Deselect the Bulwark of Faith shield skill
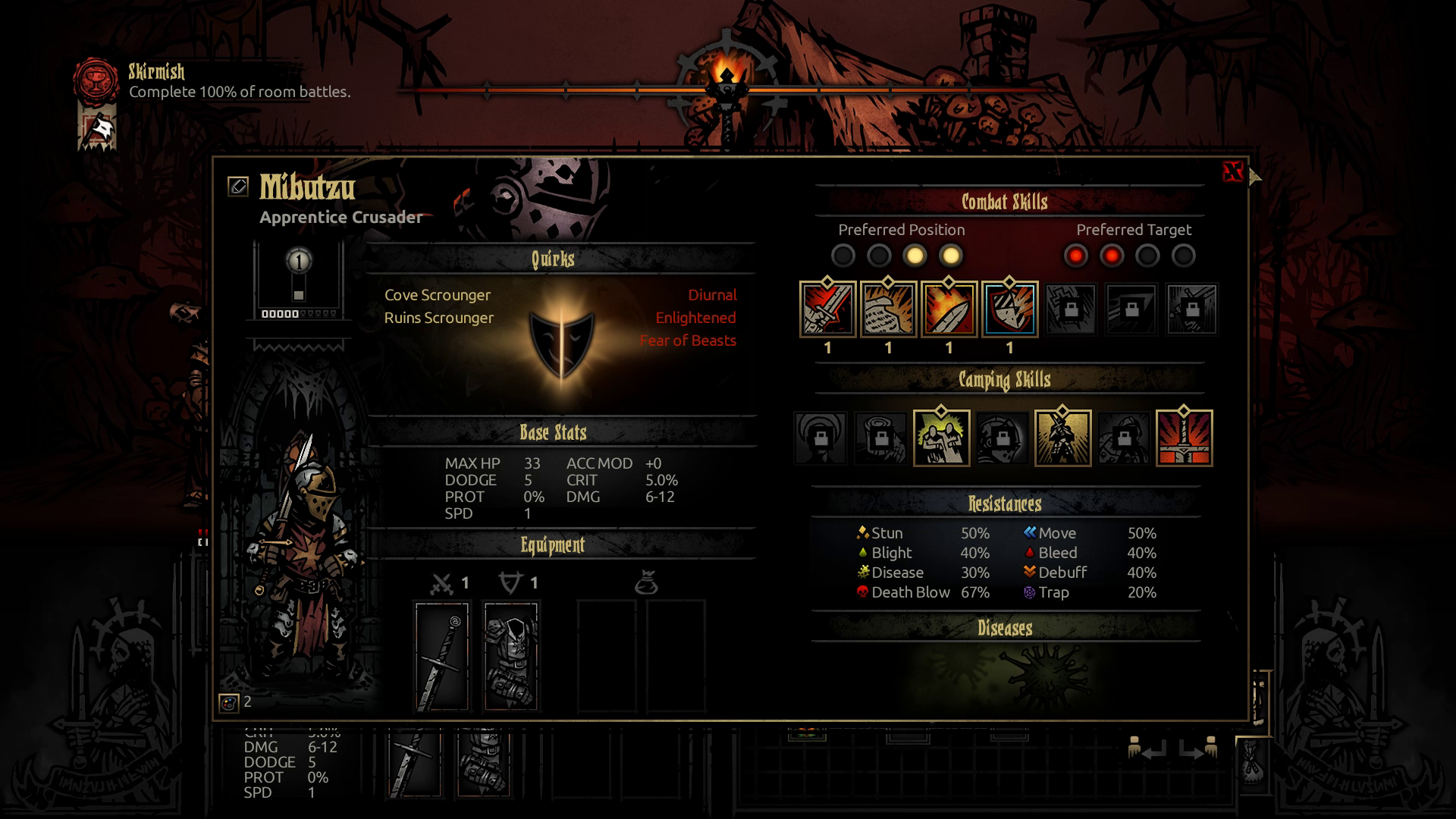 (1009, 309)
